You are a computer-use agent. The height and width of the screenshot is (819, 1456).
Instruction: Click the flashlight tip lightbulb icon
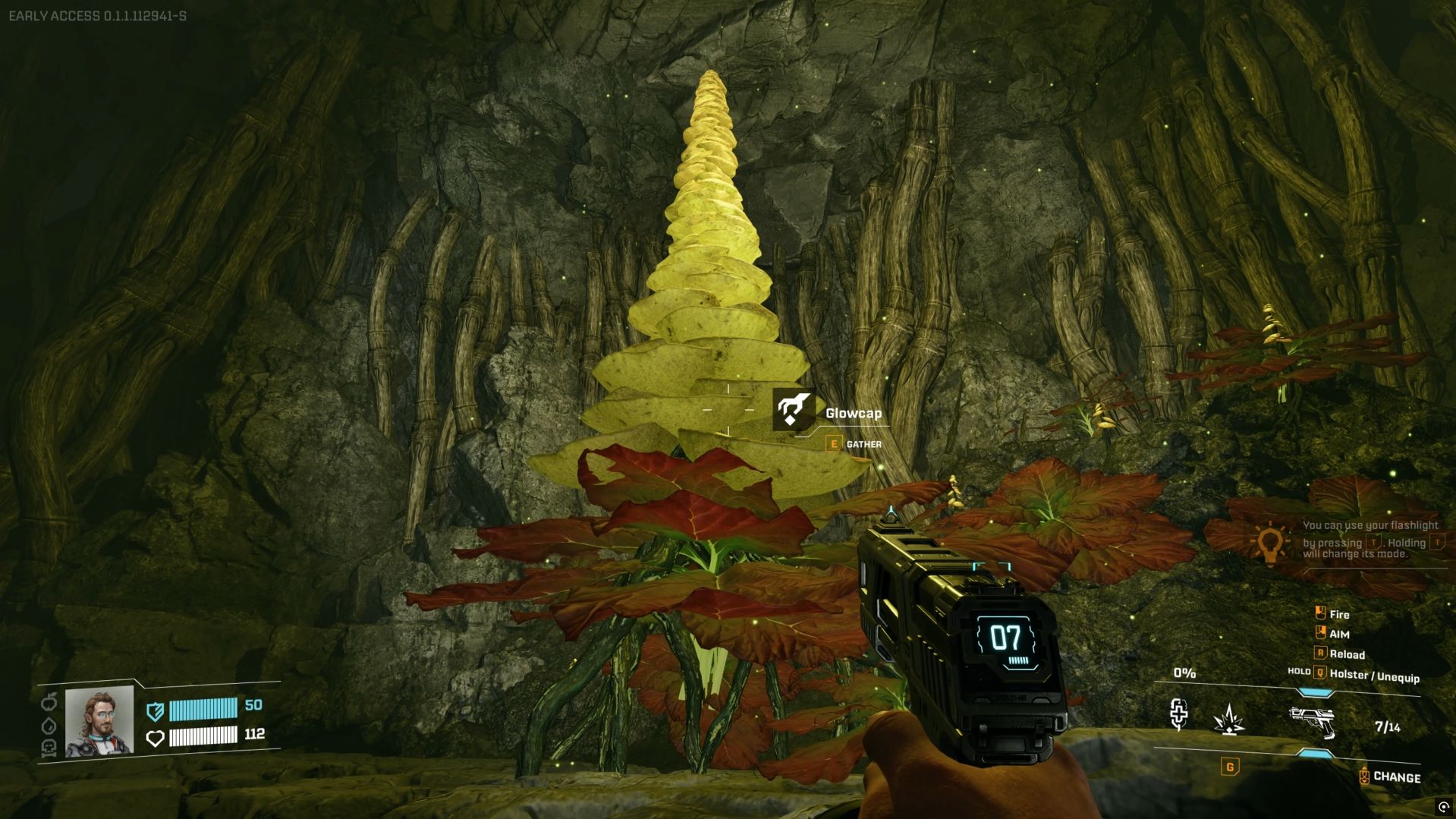click(x=1270, y=543)
